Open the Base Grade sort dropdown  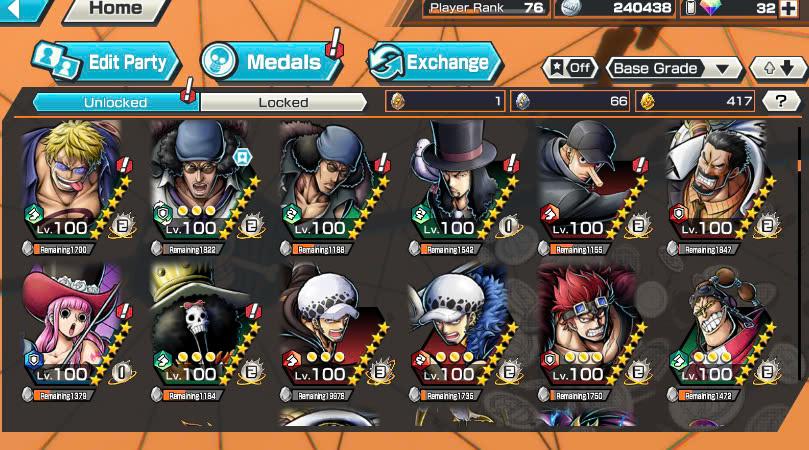click(675, 69)
